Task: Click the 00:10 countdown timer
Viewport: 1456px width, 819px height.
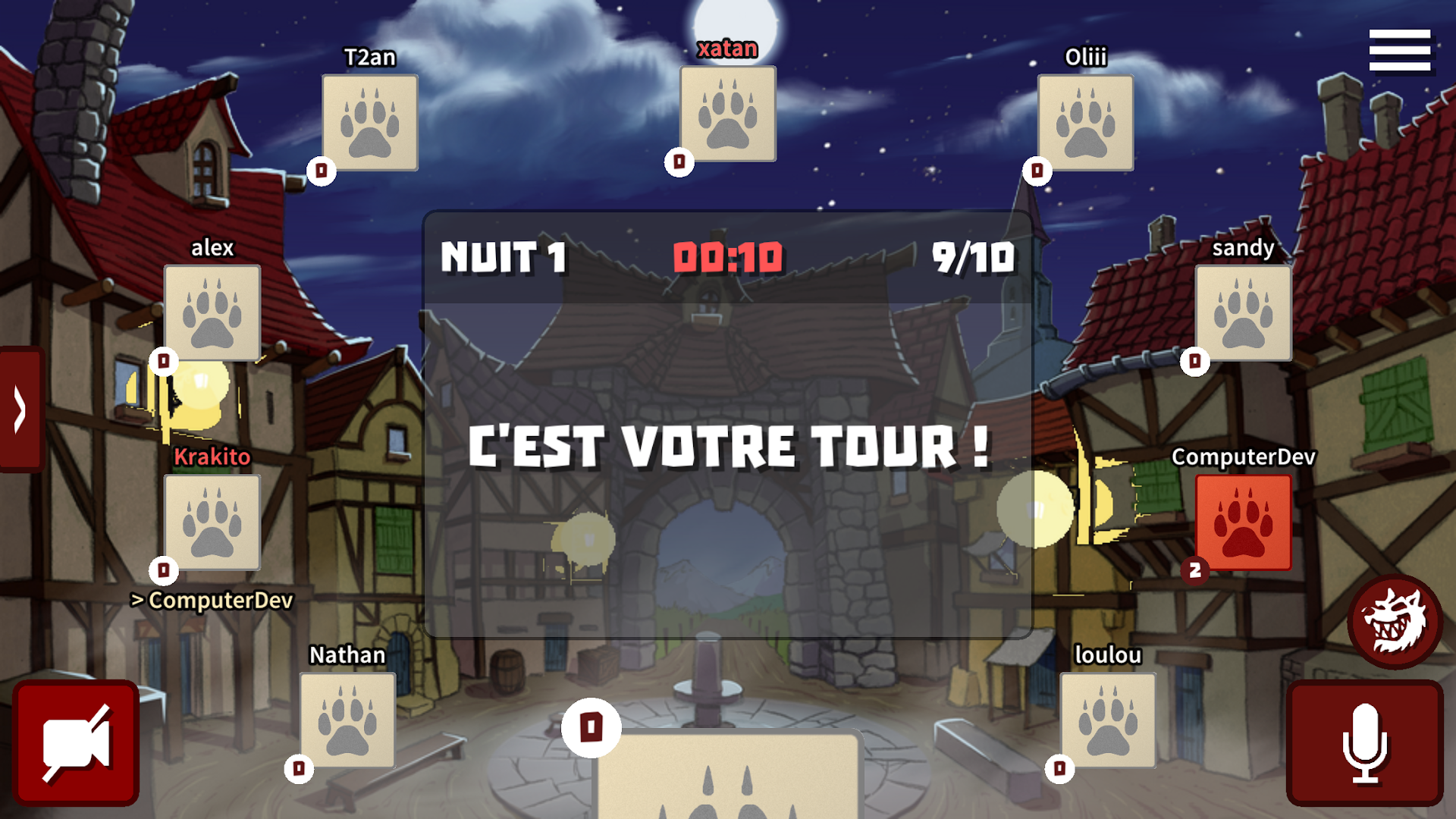Action: [730, 257]
